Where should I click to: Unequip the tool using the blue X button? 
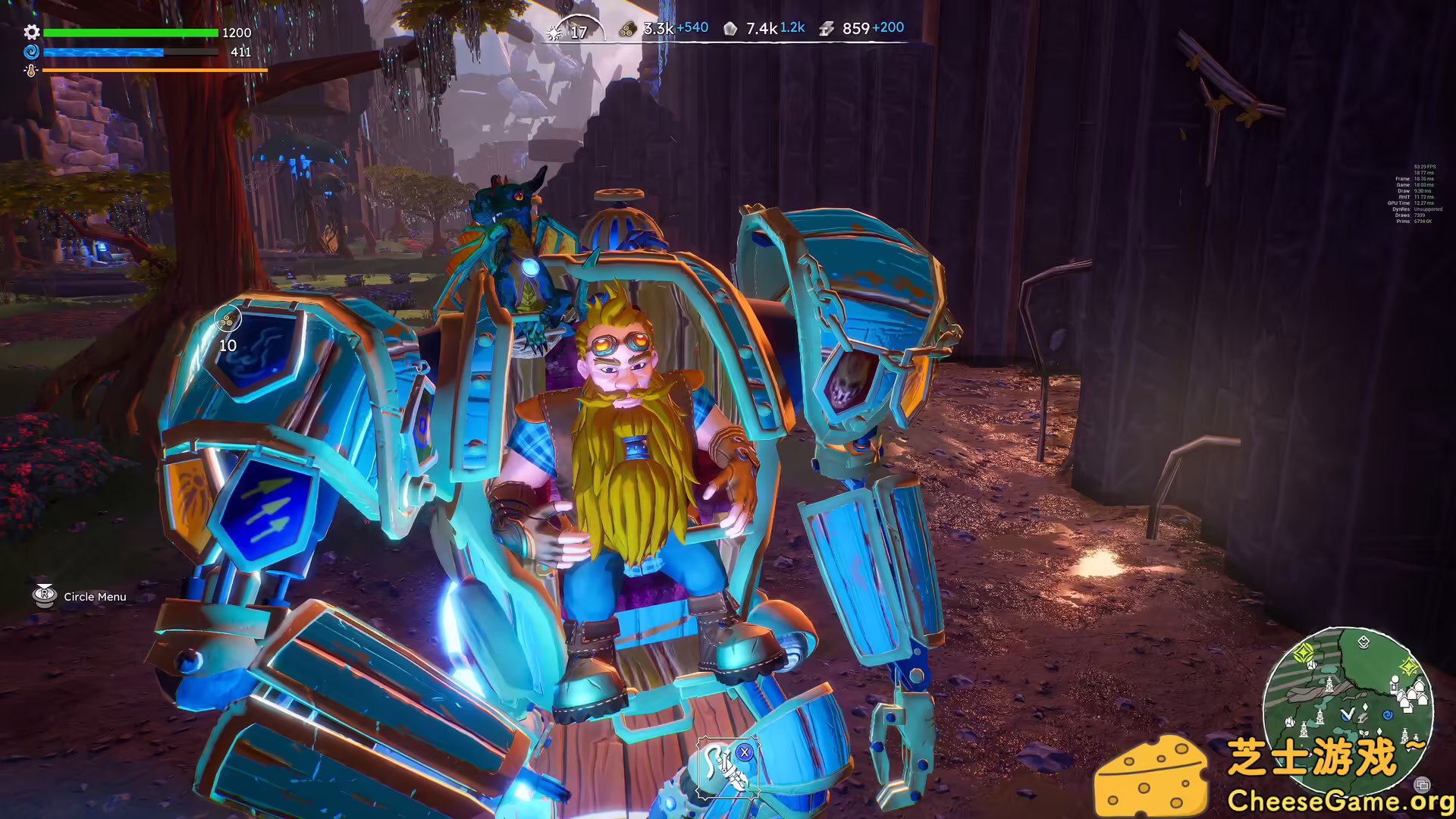coord(745,753)
